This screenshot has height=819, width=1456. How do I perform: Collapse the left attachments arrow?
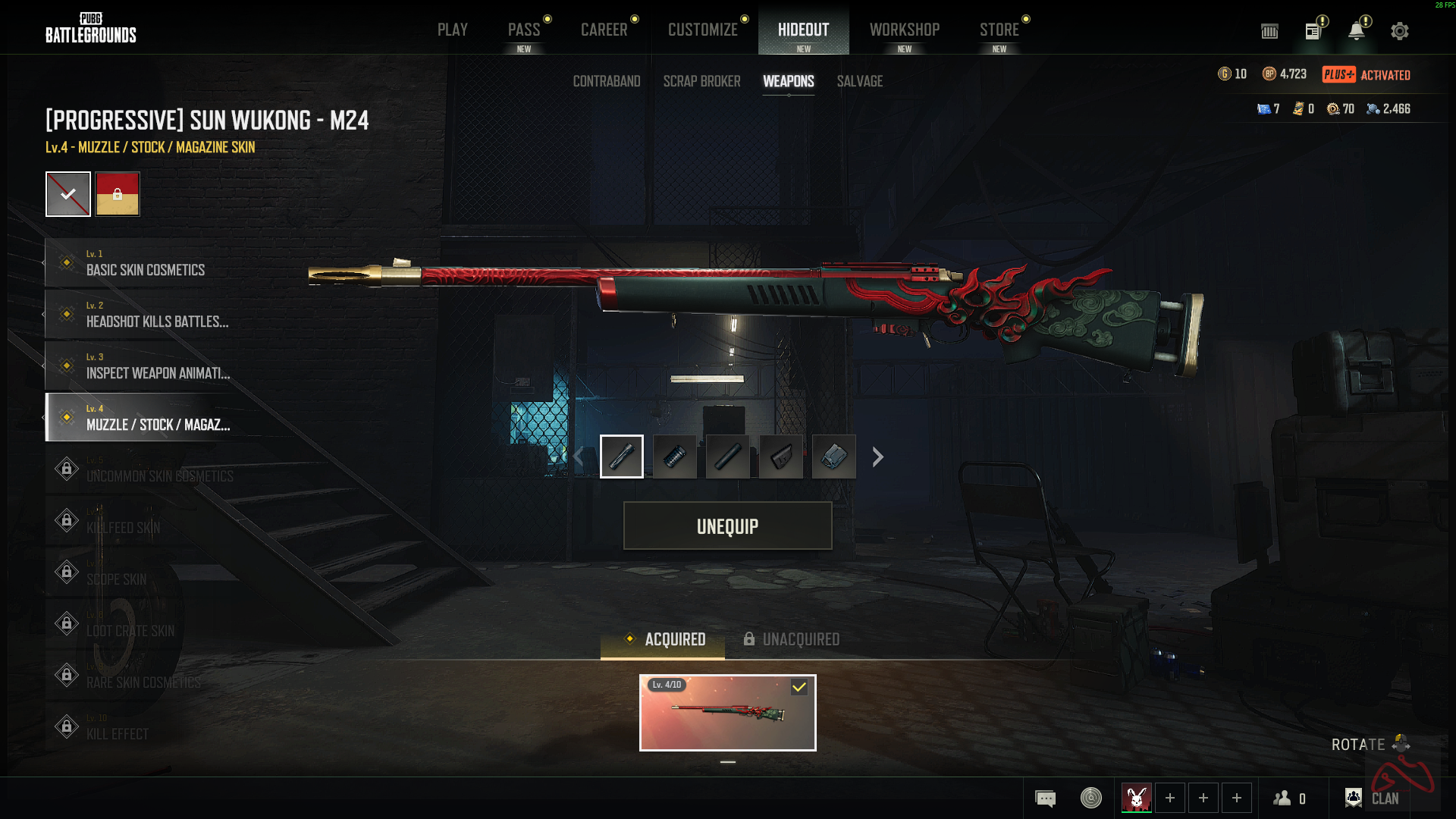pos(578,457)
